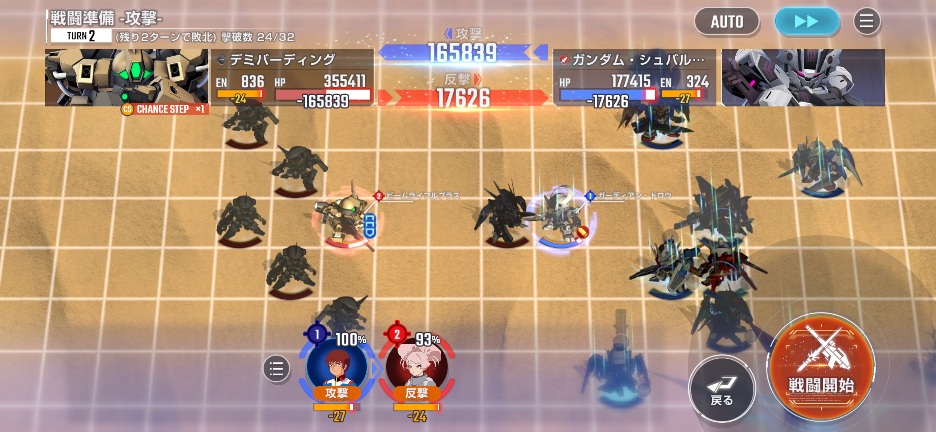This screenshot has width=936, height=432.
Task: Select the counterattack pilot portrait (反撃)
Action: pyautogui.click(x=417, y=367)
